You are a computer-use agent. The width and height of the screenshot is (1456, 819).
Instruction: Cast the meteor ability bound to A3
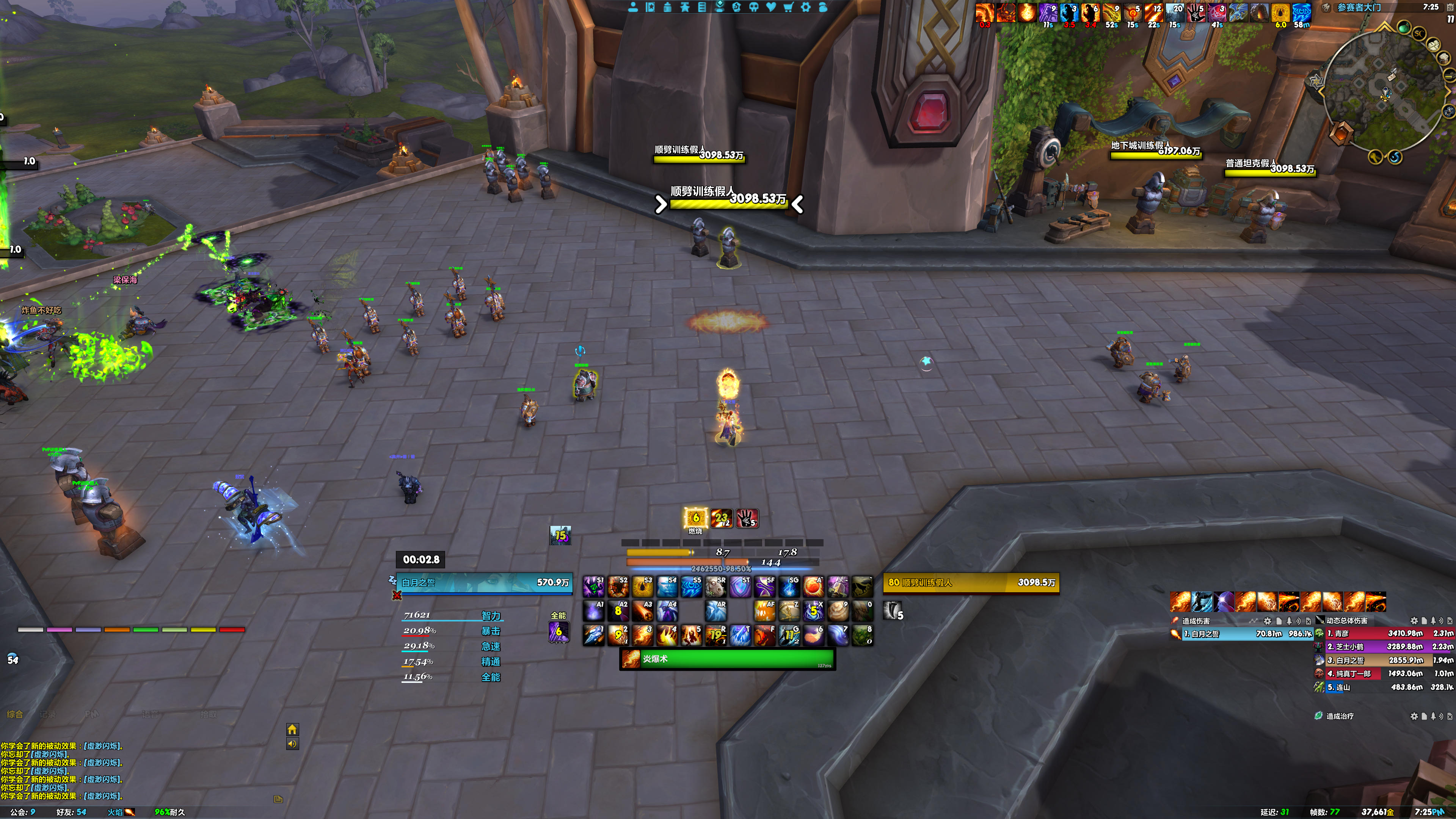(643, 611)
